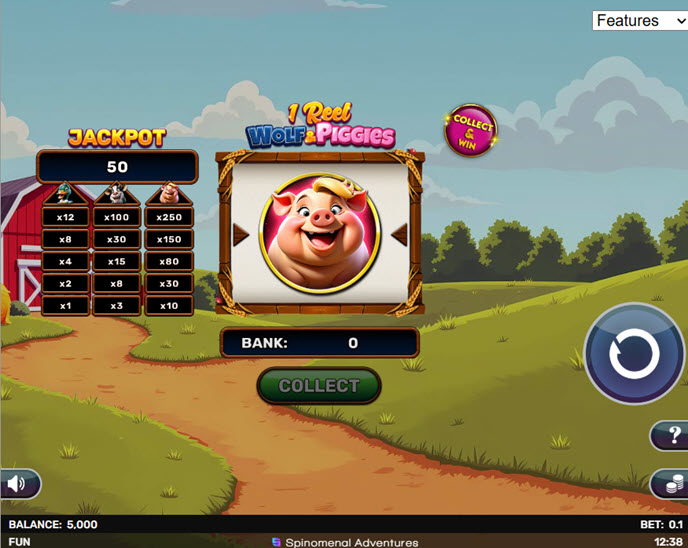
Task: Toggle the sound speaker button
Action: coord(18,484)
